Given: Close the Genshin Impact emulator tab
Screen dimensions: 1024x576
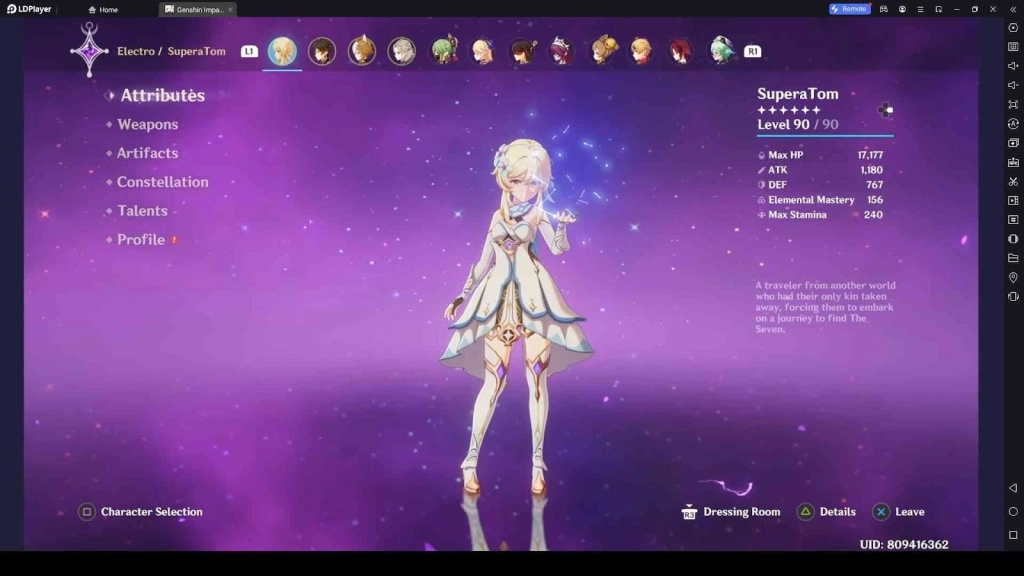Looking at the screenshot, I should tap(230, 9).
